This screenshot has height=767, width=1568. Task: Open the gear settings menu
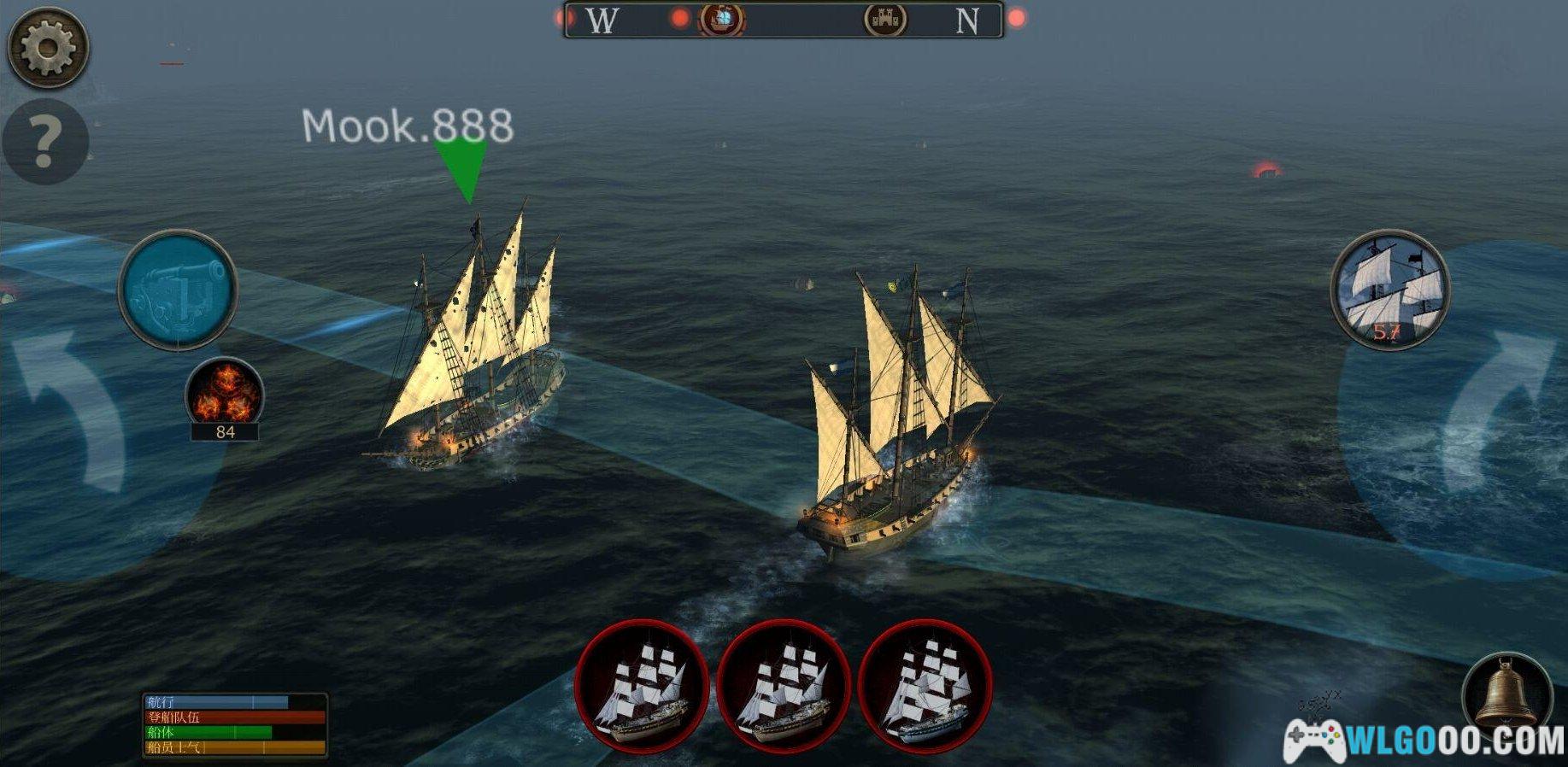[x=47, y=47]
